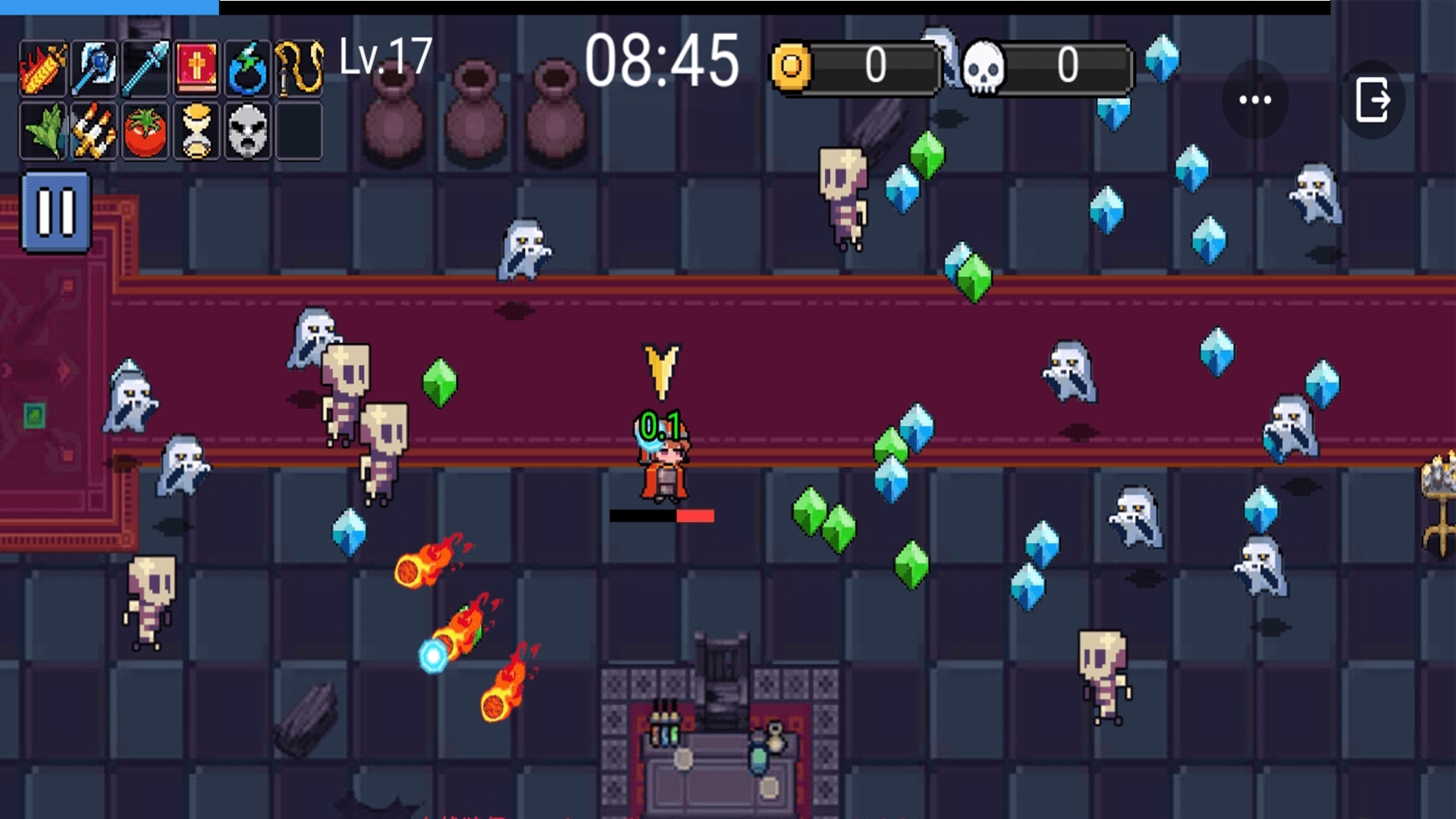Select the golden hourglass item icon
The image size is (1456, 819).
(196, 132)
